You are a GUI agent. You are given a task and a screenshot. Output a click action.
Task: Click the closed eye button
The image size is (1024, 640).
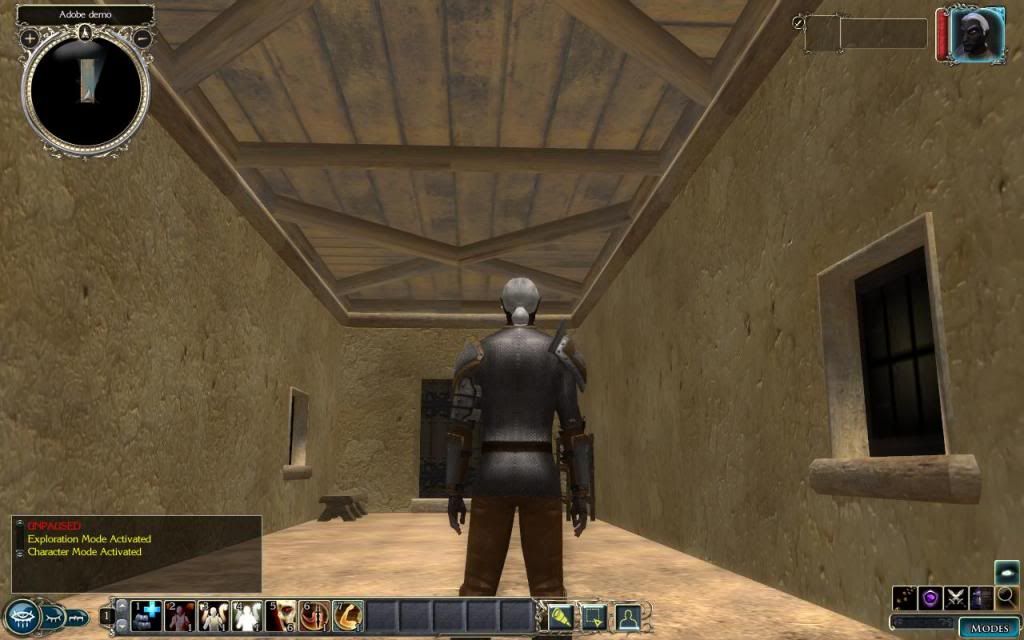tap(53, 616)
